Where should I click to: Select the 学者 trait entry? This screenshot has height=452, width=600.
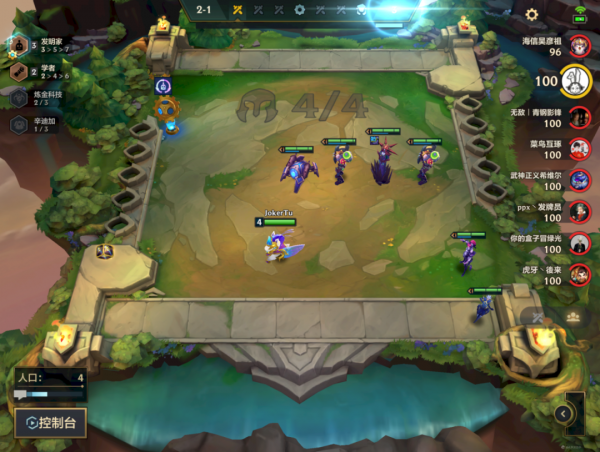coord(20,72)
